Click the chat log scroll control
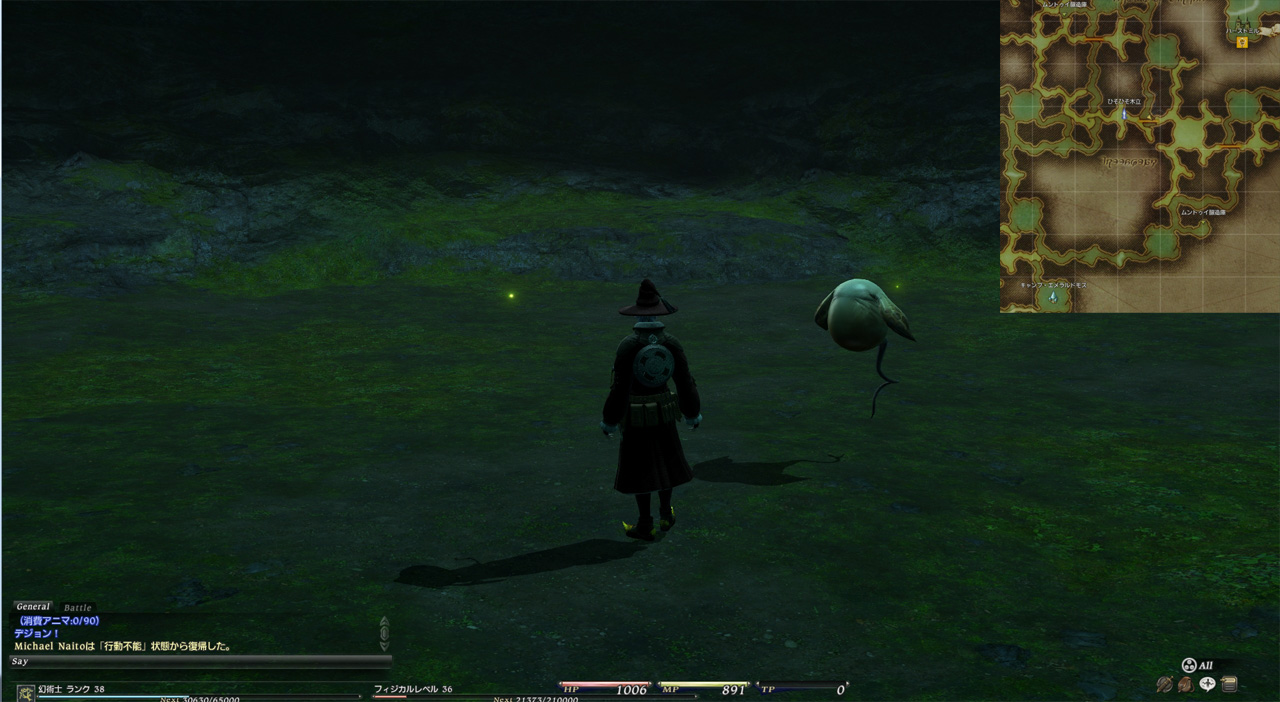 384,633
